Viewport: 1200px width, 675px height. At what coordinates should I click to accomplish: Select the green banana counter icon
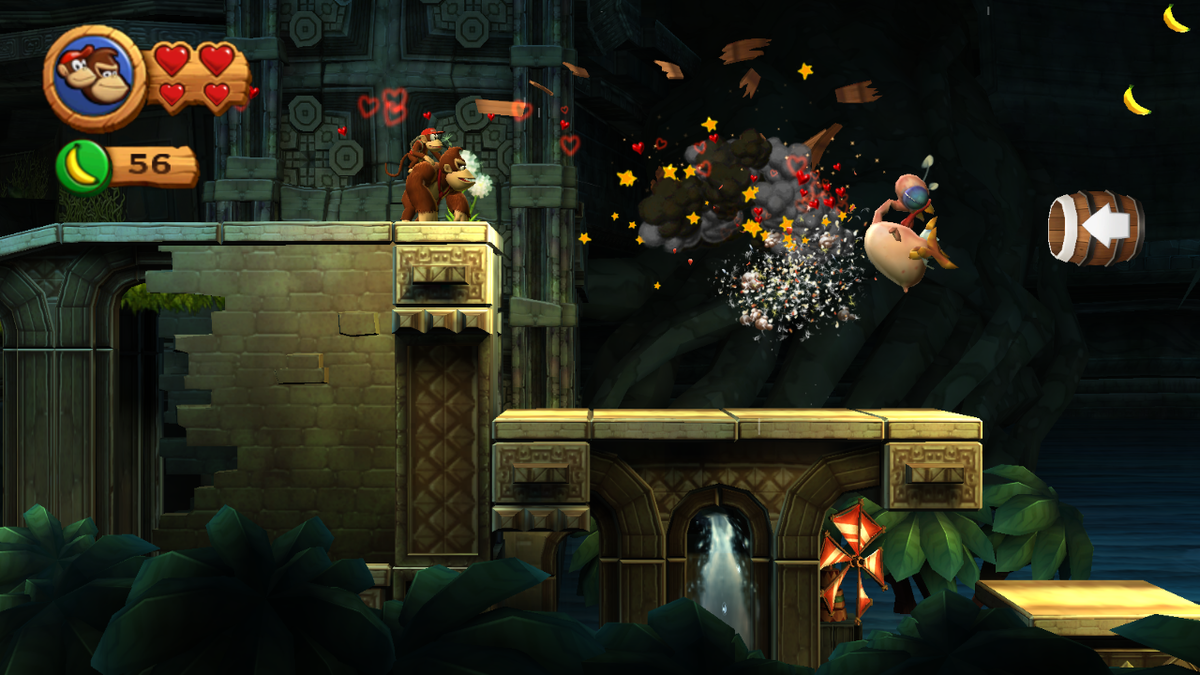82,165
